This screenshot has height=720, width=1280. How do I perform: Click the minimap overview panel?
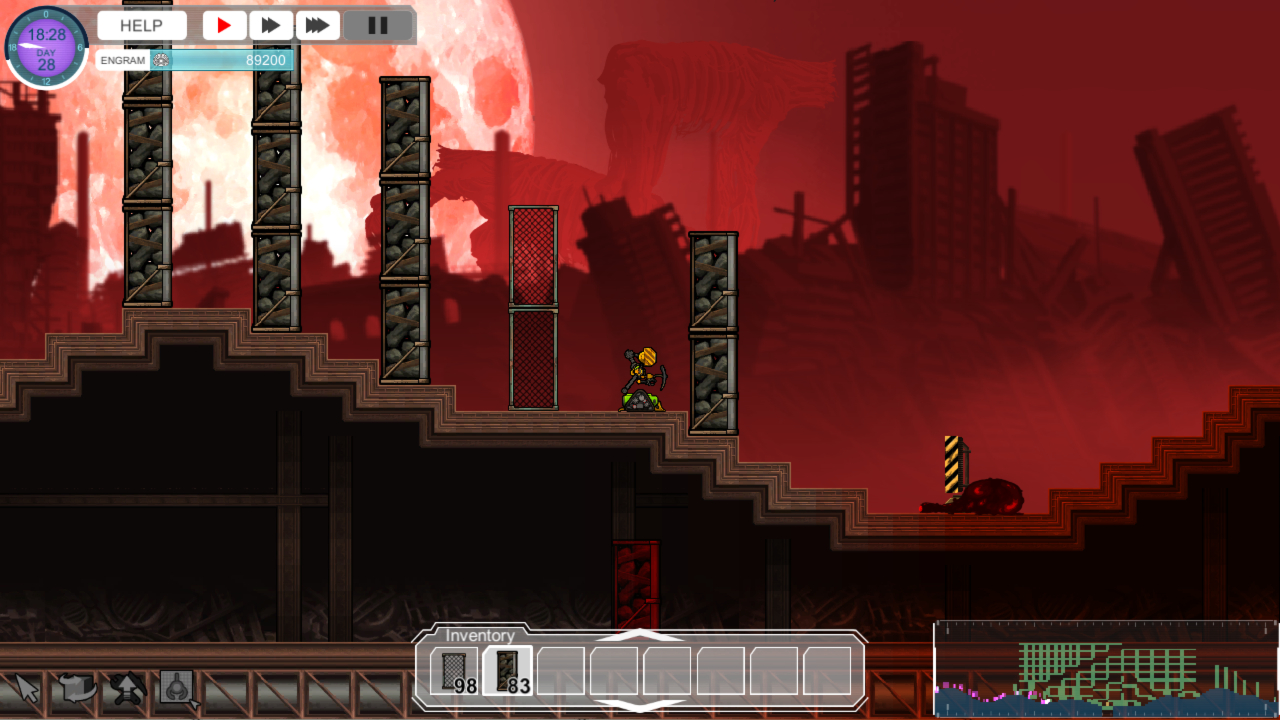[x=1105, y=670]
